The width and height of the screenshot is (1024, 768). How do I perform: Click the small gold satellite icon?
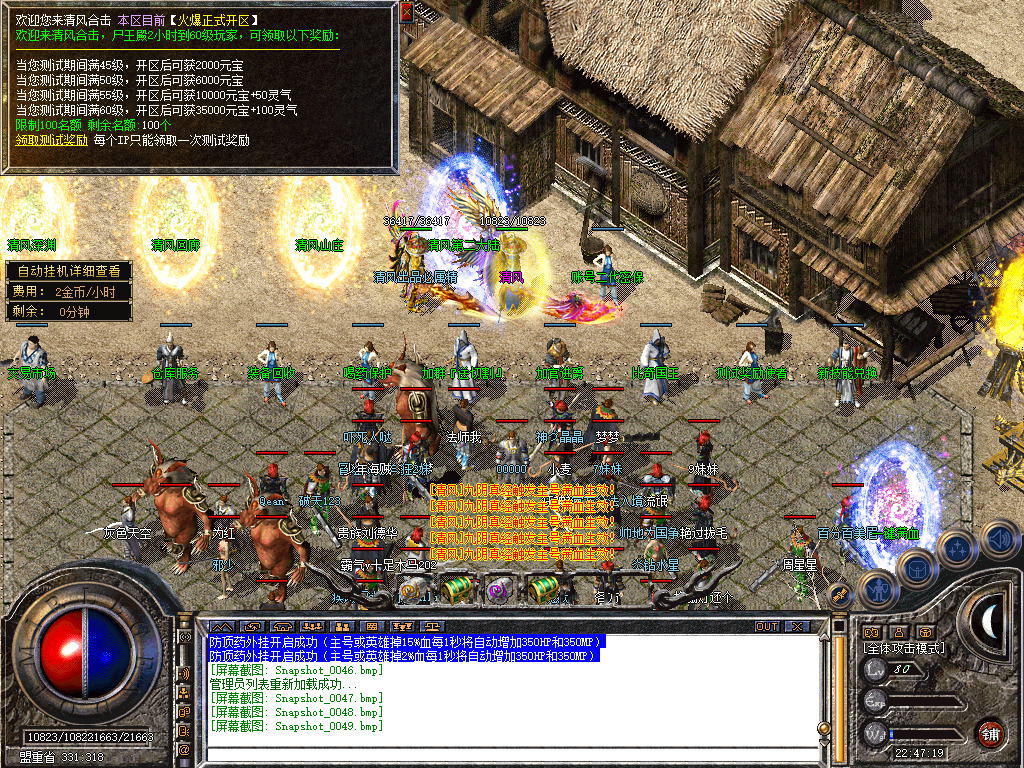pos(840,595)
